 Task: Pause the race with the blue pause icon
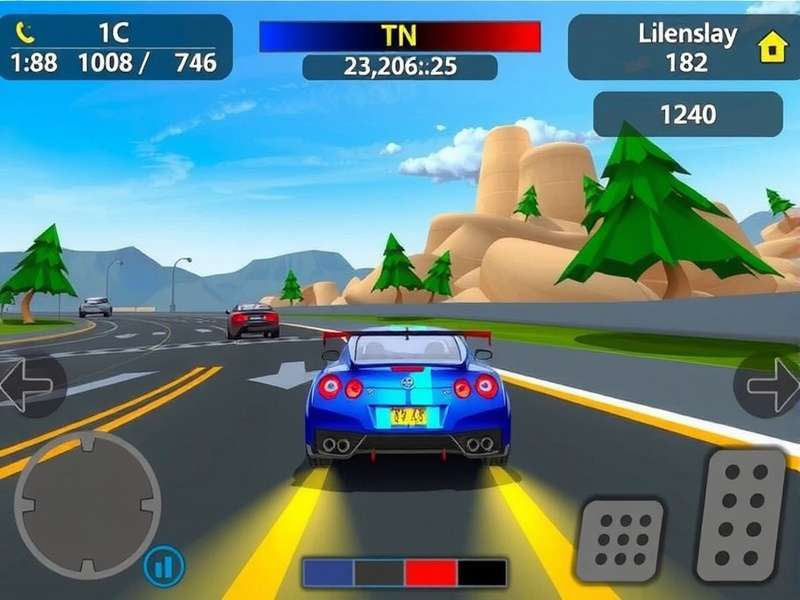coord(164,567)
